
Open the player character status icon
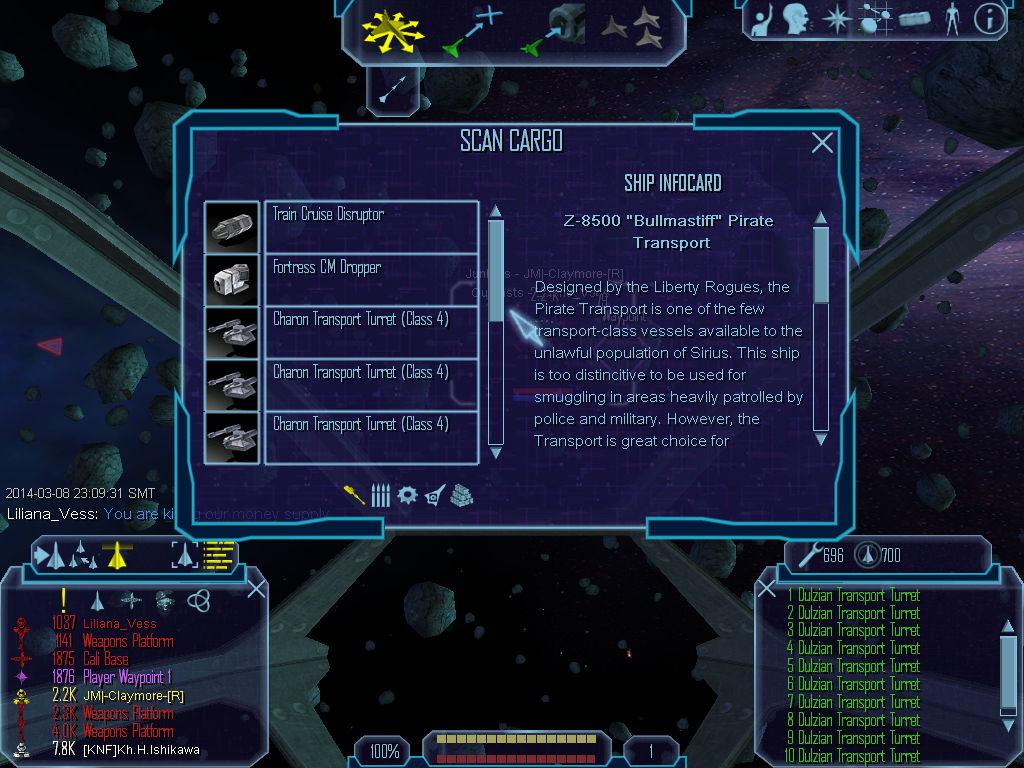pos(951,18)
